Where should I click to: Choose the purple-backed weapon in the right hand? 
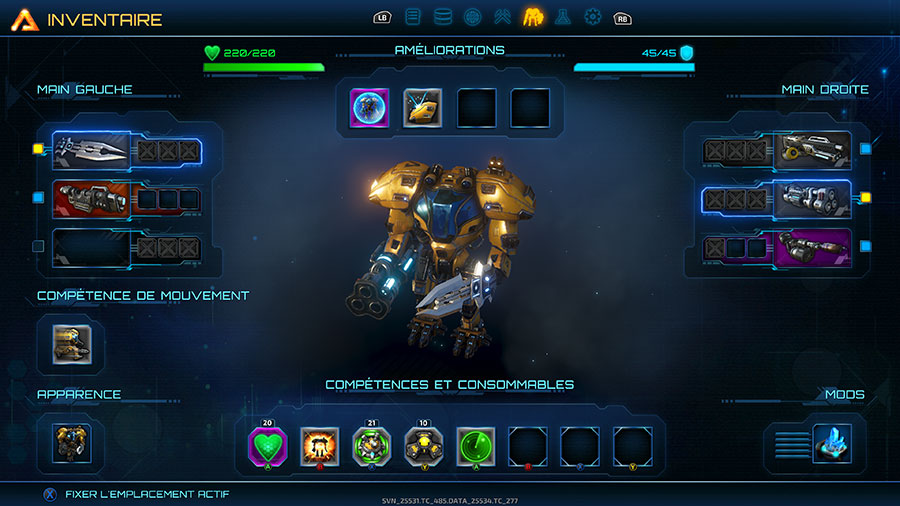tap(814, 246)
